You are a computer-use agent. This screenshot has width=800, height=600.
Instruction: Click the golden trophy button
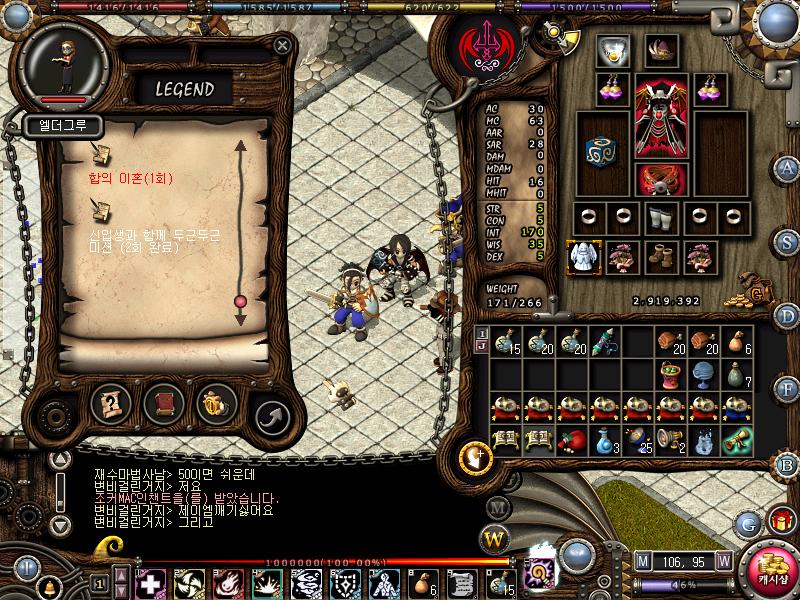215,403
